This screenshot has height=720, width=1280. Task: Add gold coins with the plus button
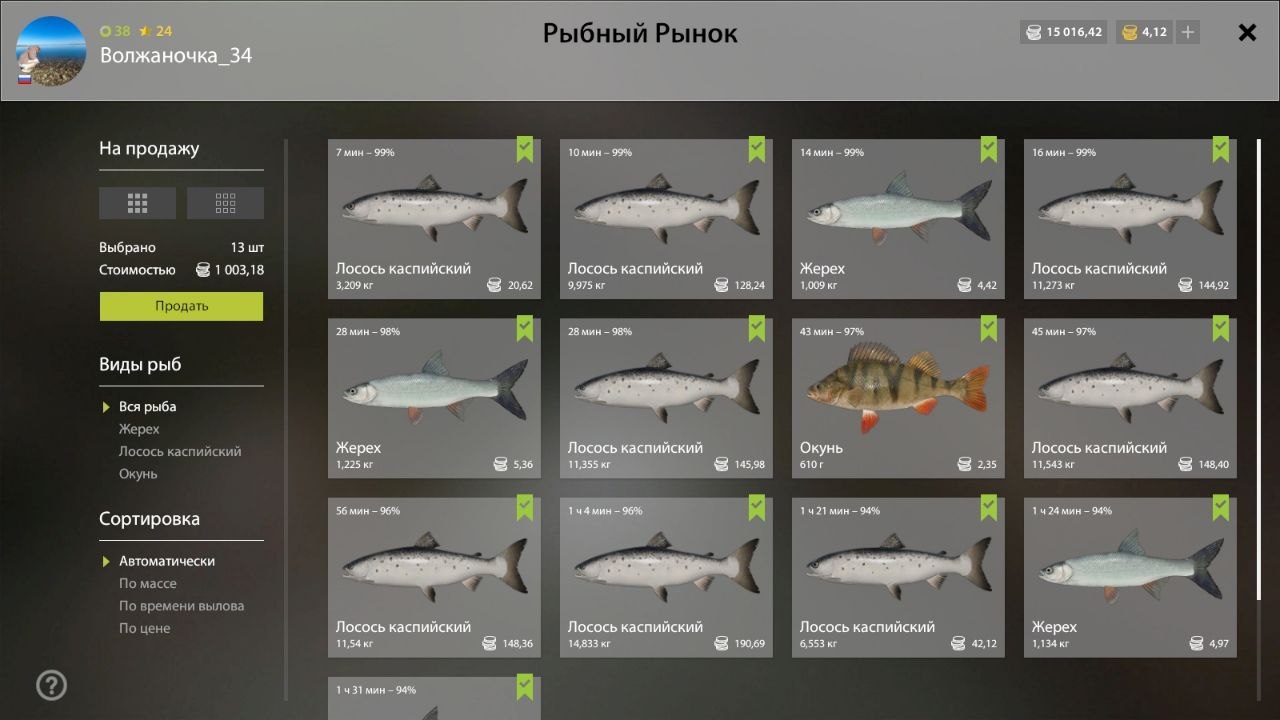[x=1187, y=32]
